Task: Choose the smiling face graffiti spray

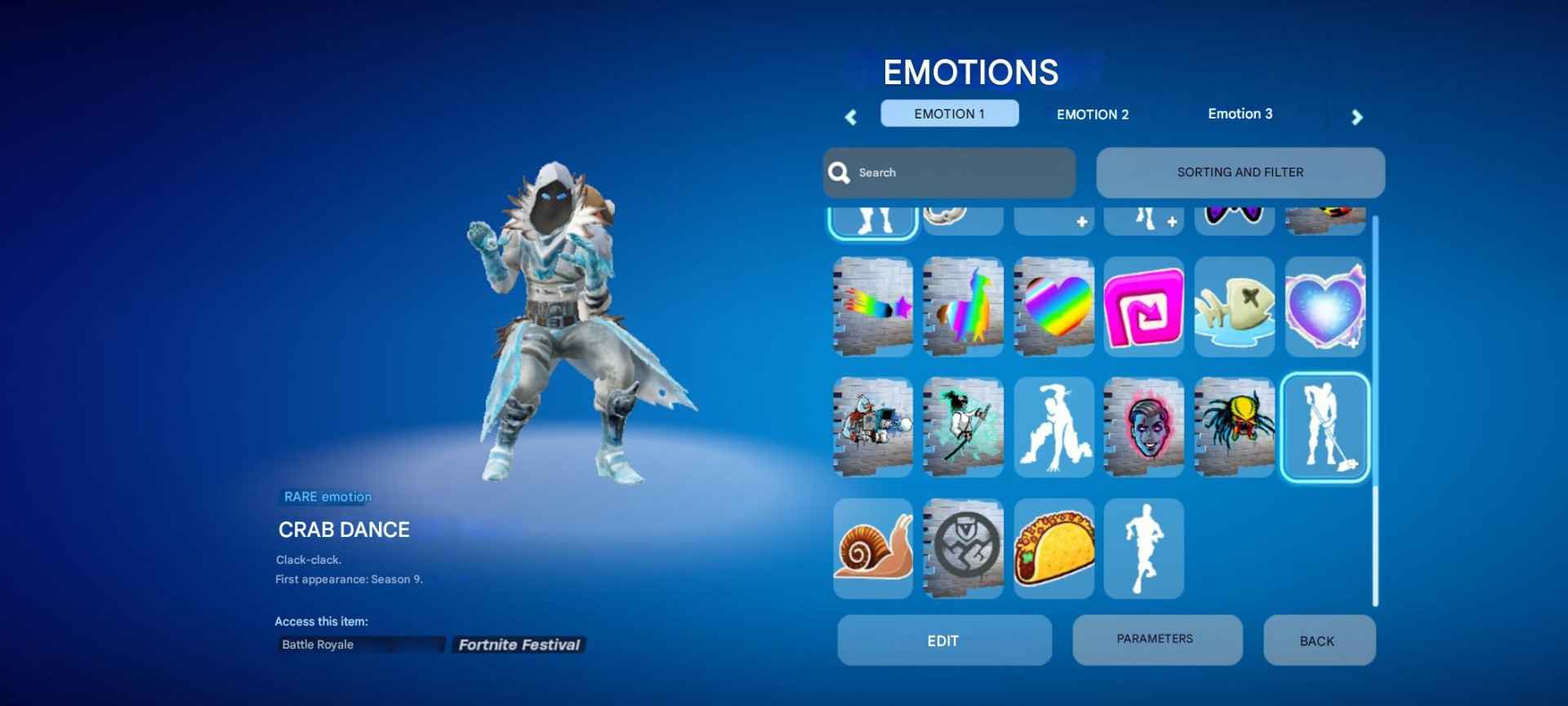Action: point(1143,427)
